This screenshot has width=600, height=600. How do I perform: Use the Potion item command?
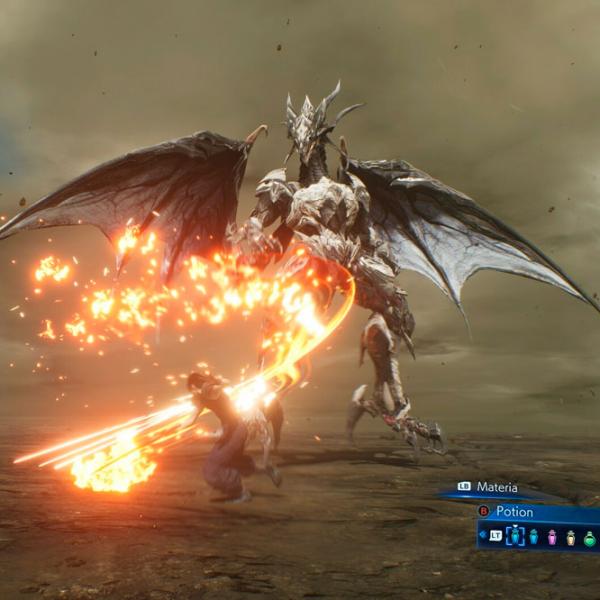coord(514,511)
